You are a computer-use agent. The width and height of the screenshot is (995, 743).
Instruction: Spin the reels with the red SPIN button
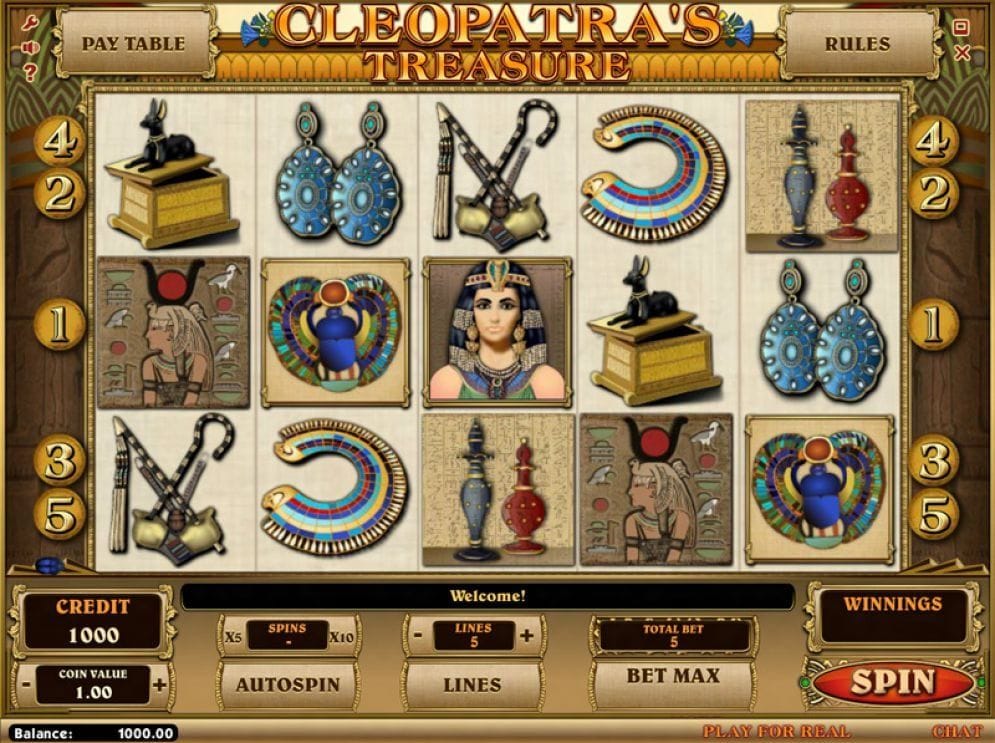pyautogui.click(x=891, y=683)
